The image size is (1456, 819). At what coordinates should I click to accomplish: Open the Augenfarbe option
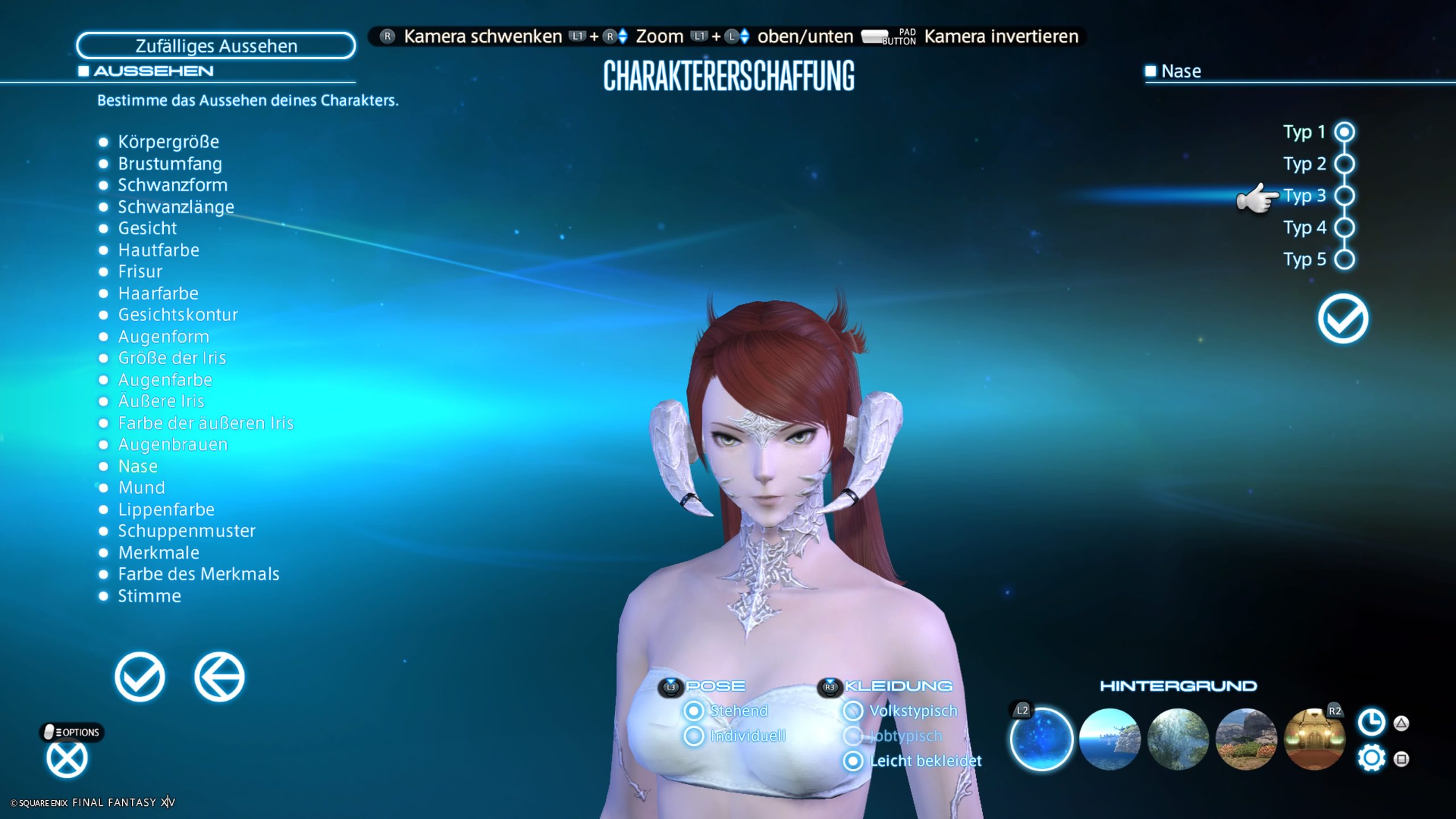click(165, 380)
